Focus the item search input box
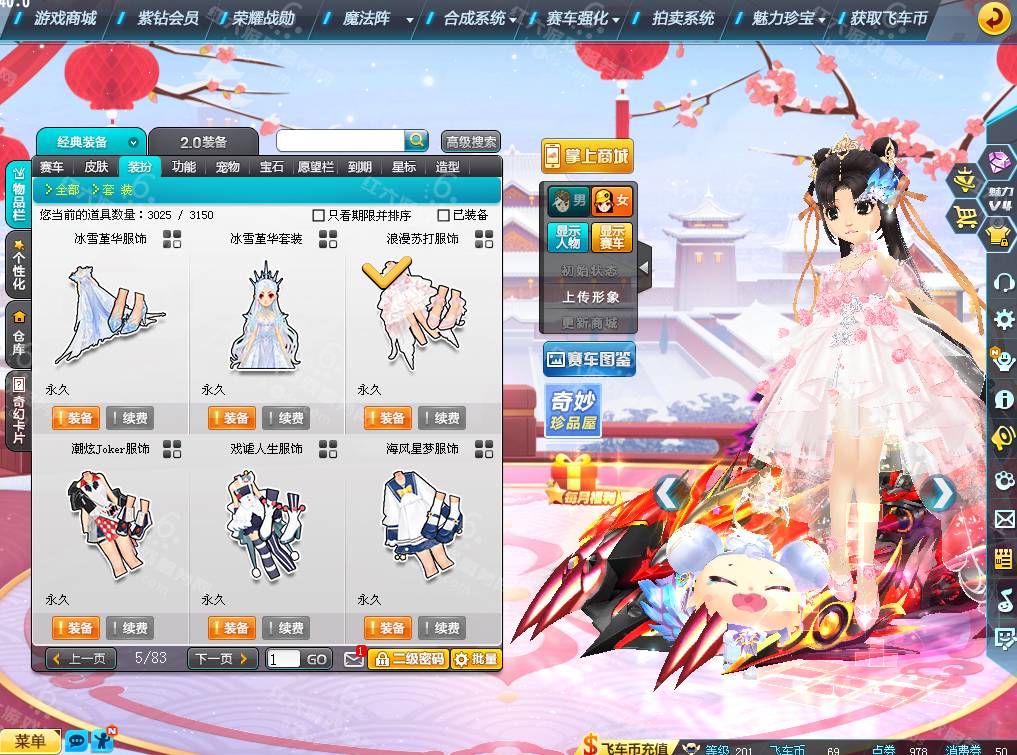The image size is (1017, 755). pyautogui.click(x=340, y=141)
